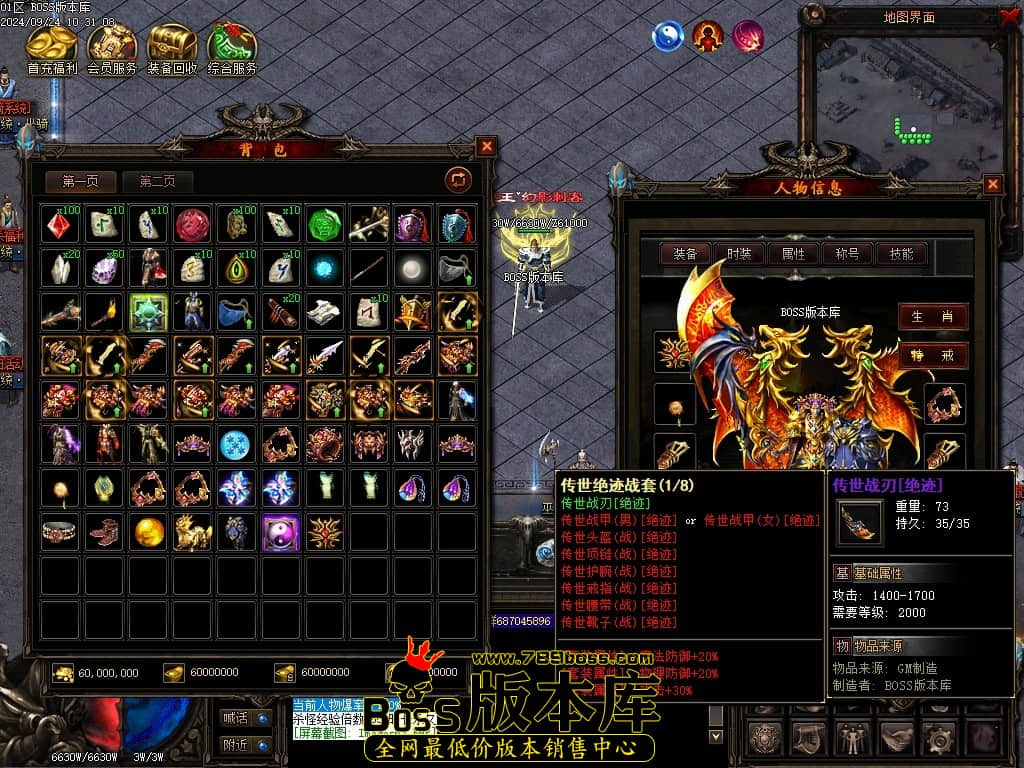Show the 称号 titles tab
The width and height of the screenshot is (1024, 768).
(x=847, y=254)
